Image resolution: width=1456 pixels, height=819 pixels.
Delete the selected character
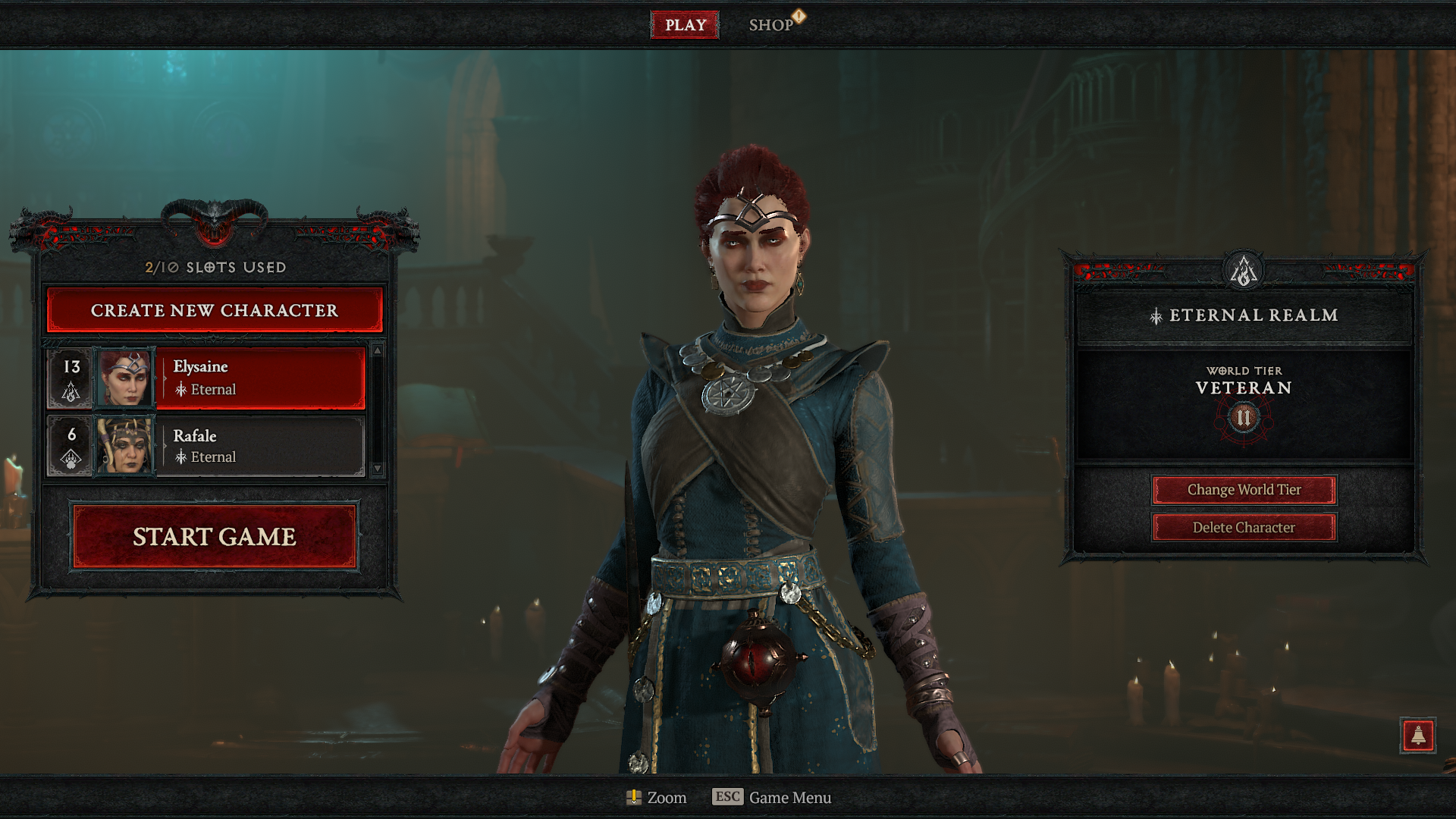tap(1244, 528)
